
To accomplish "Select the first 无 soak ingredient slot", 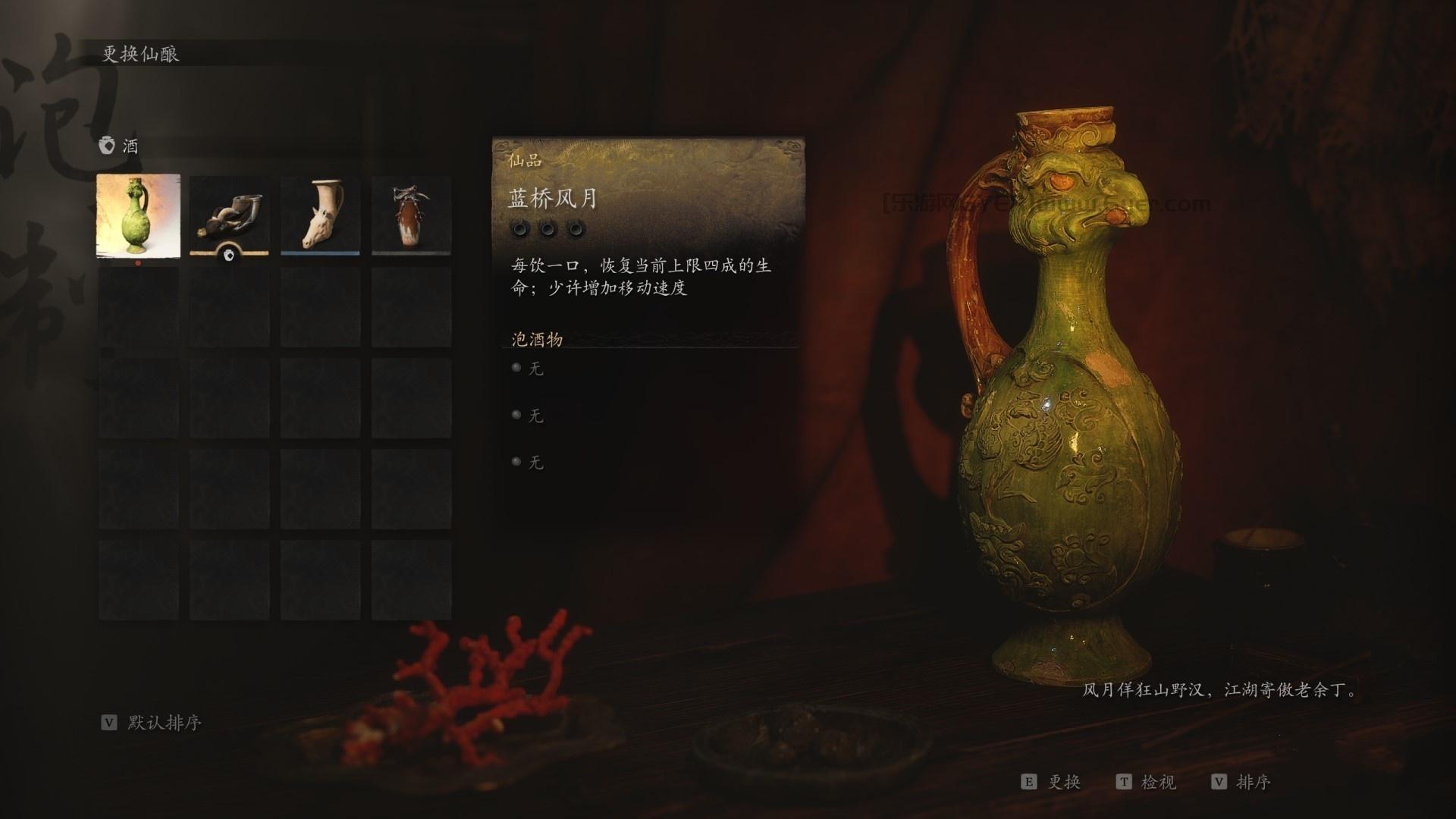I will tap(535, 369).
